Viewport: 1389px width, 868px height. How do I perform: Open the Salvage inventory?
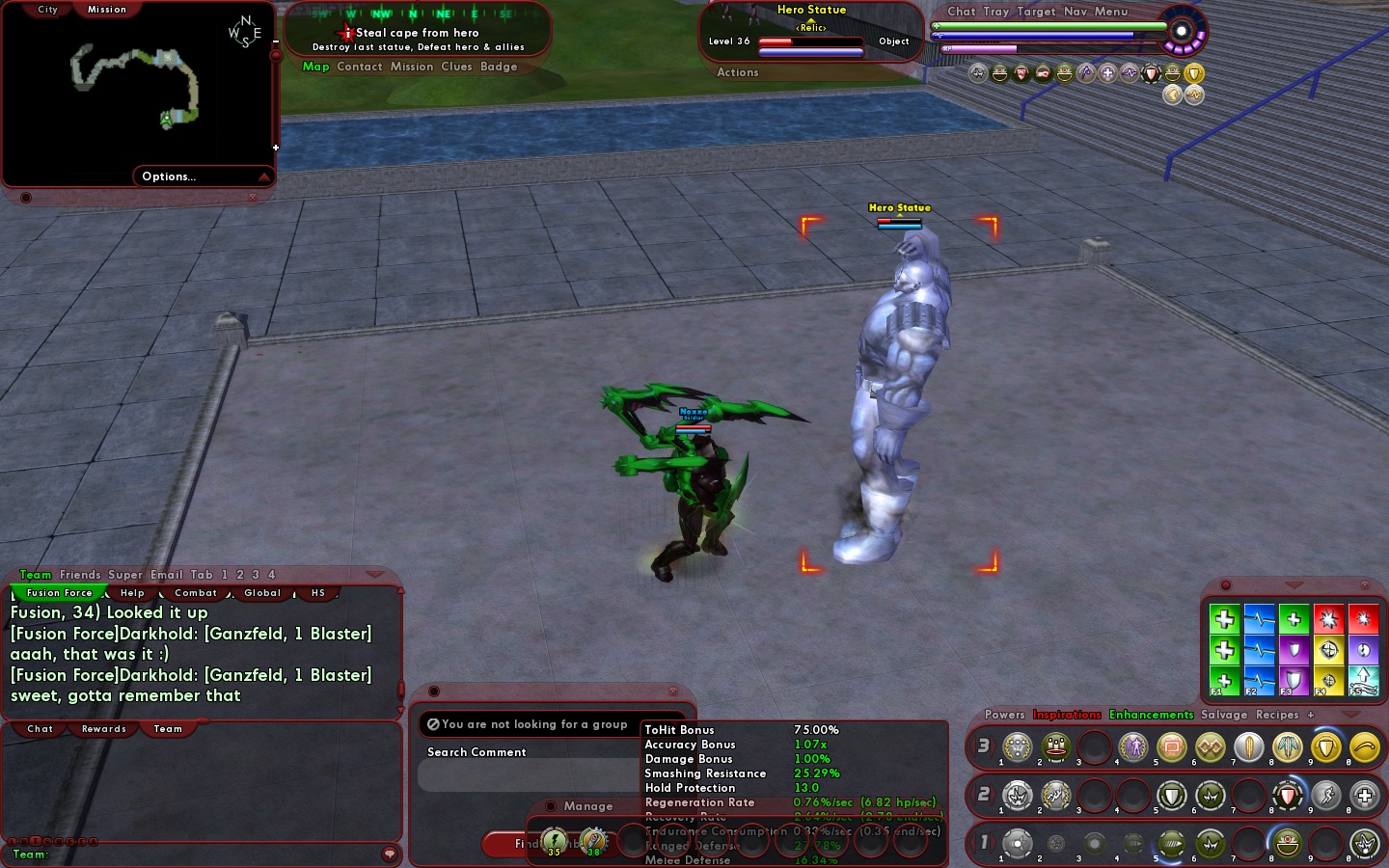pos(1224,715)
